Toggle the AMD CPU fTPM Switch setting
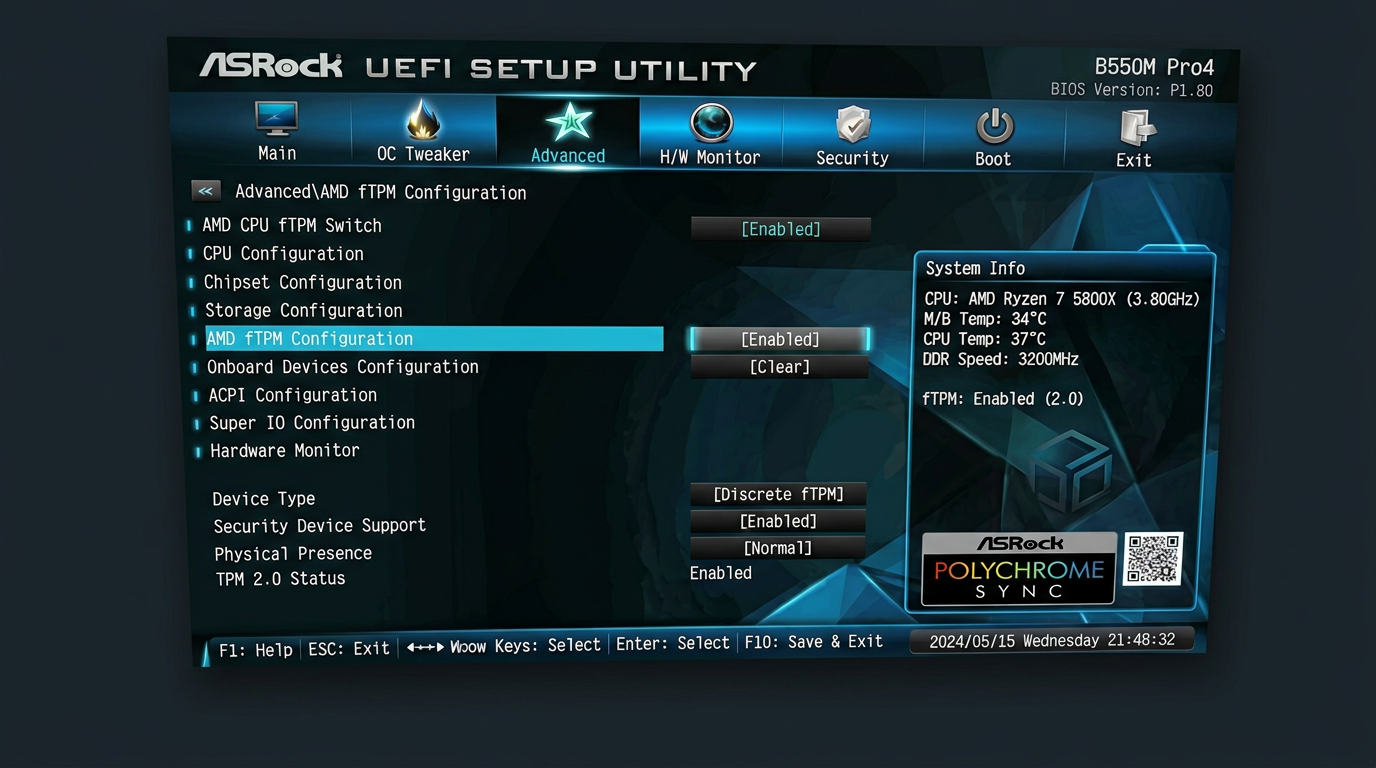The image size is (1376, 768). pos(780,229)
